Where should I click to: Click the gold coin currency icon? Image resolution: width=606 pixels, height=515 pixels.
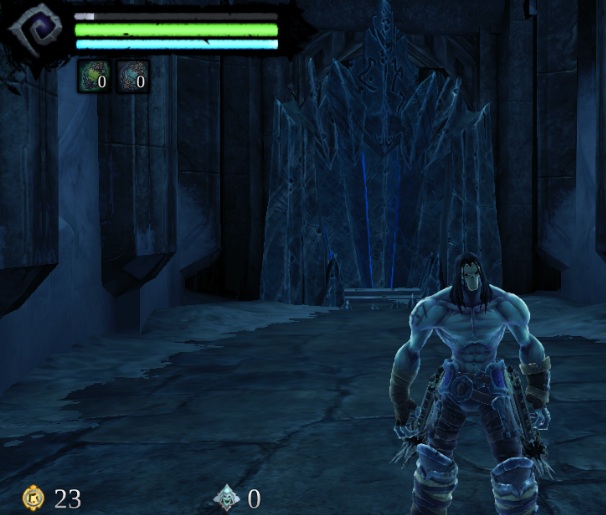(34, 497)
